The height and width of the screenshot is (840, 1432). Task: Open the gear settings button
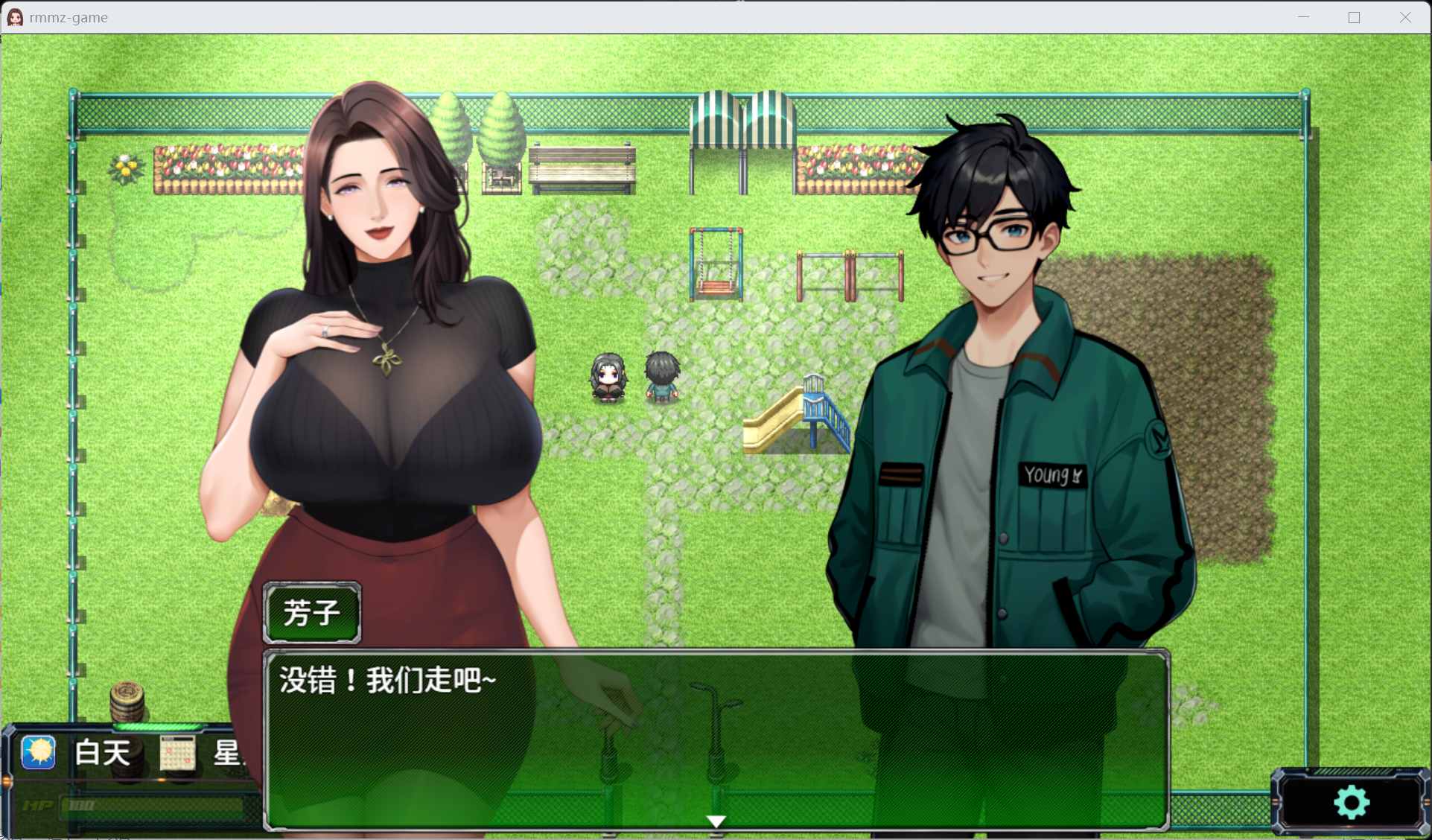[1351, 803]
